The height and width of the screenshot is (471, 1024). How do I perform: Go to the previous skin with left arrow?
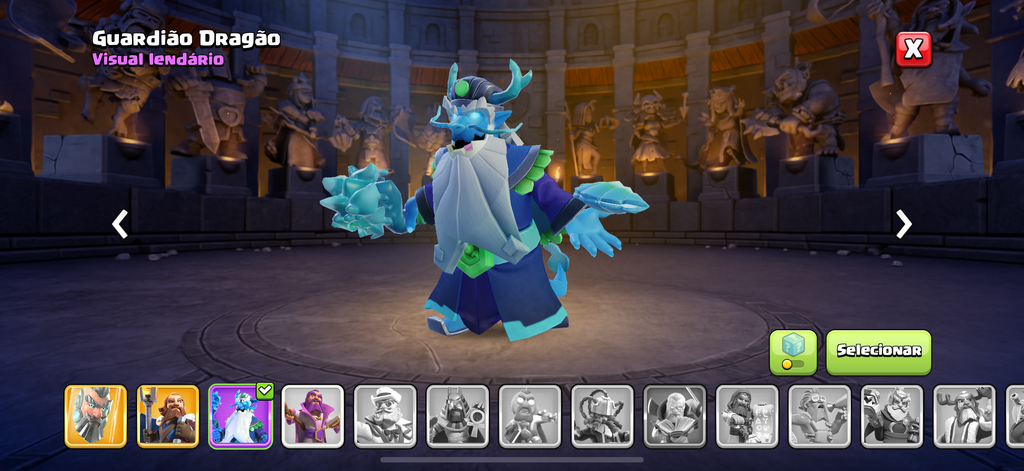tap(120, 224)
